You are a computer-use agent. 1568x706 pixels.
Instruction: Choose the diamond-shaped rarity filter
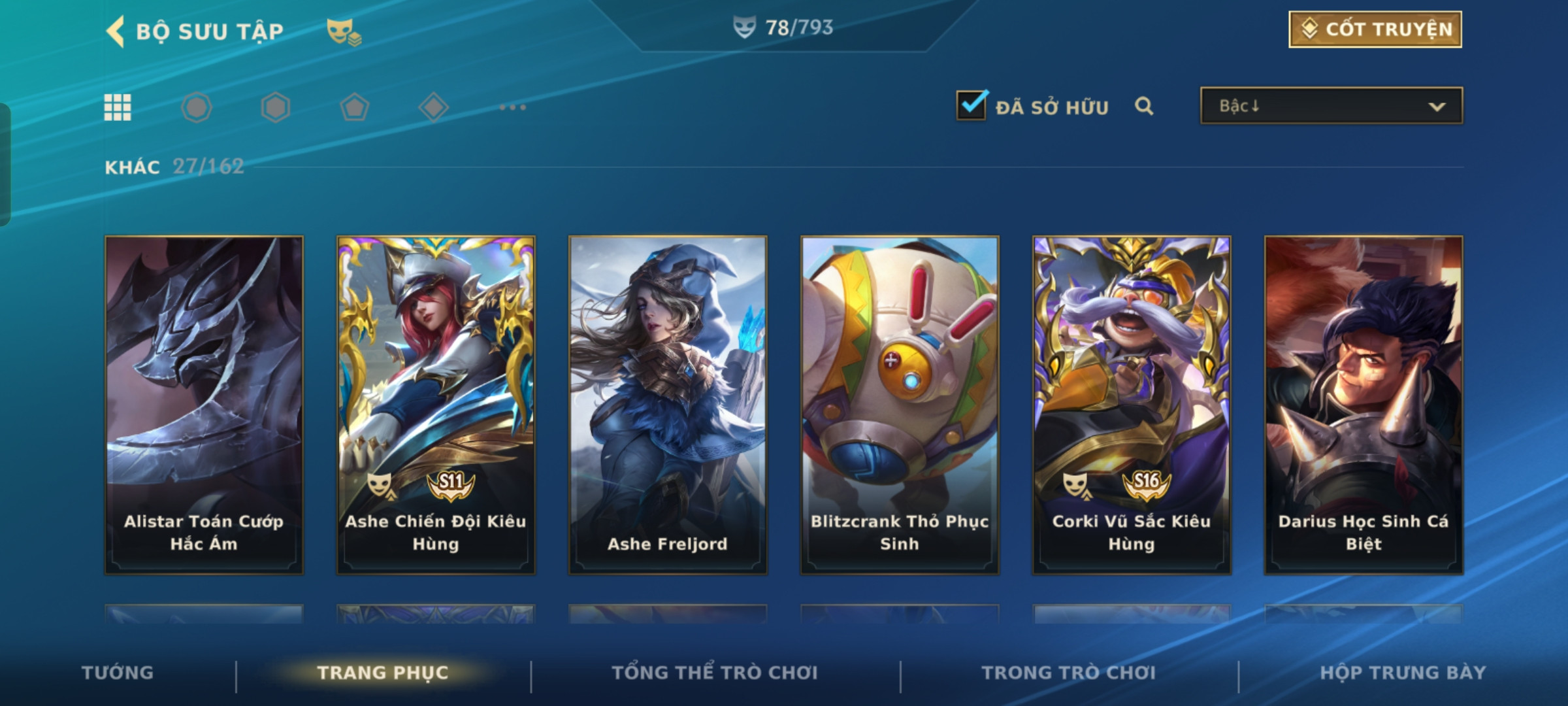coord(433,108)
